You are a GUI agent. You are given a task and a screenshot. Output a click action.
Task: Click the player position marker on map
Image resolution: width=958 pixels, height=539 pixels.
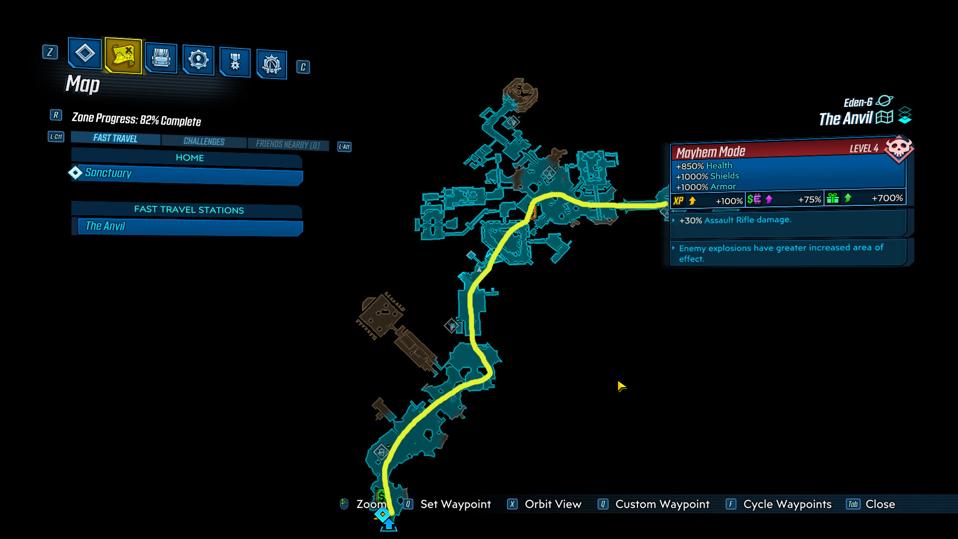pos(388,517)
